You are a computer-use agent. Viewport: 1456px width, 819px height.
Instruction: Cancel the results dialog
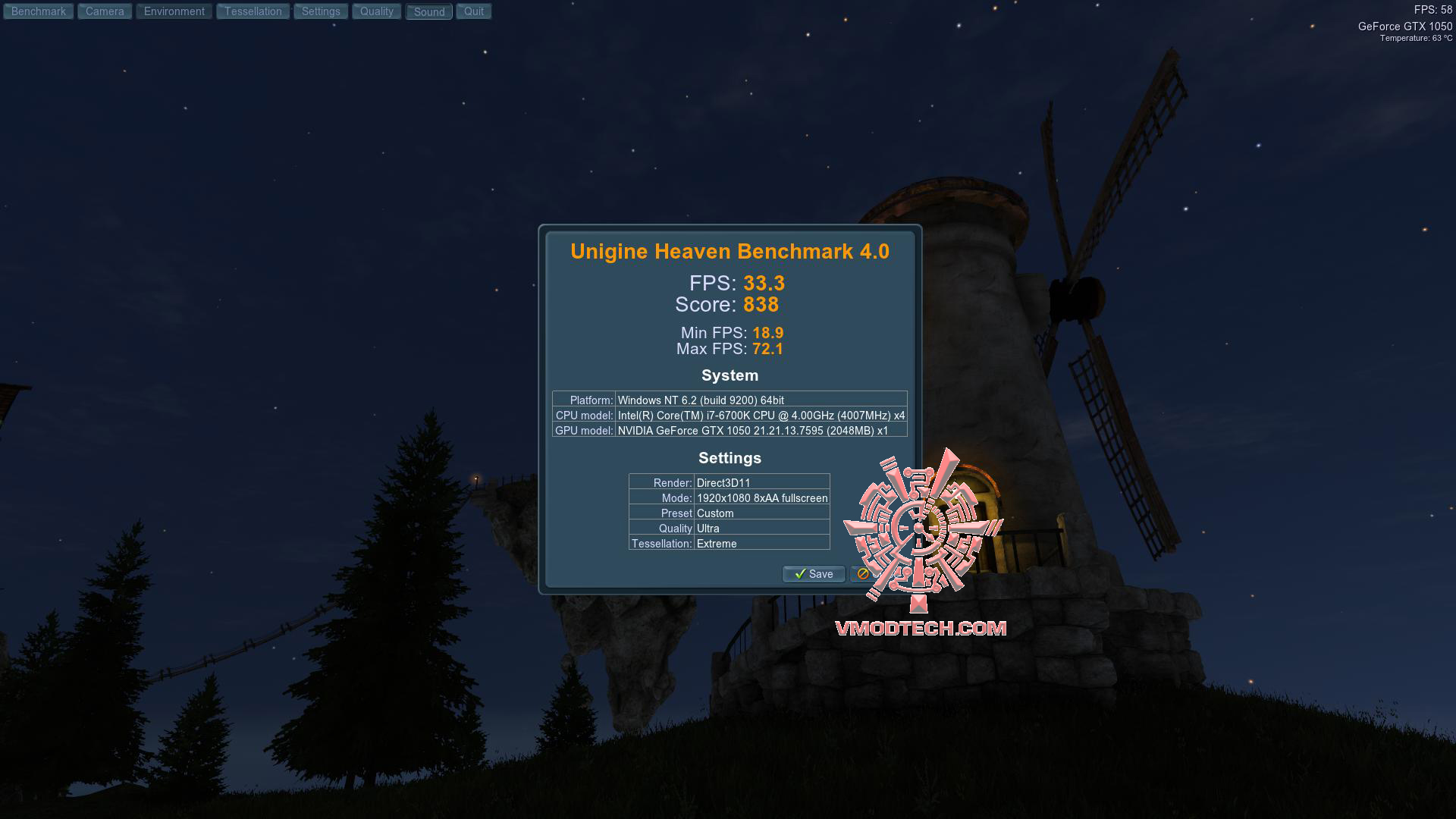tap(861, 574)
